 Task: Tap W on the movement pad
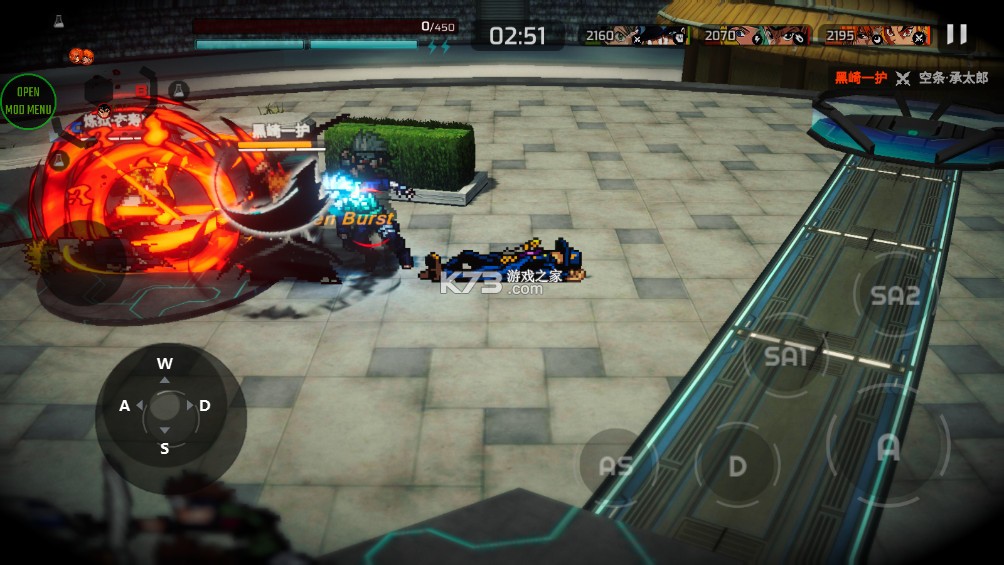coord(165,364)
